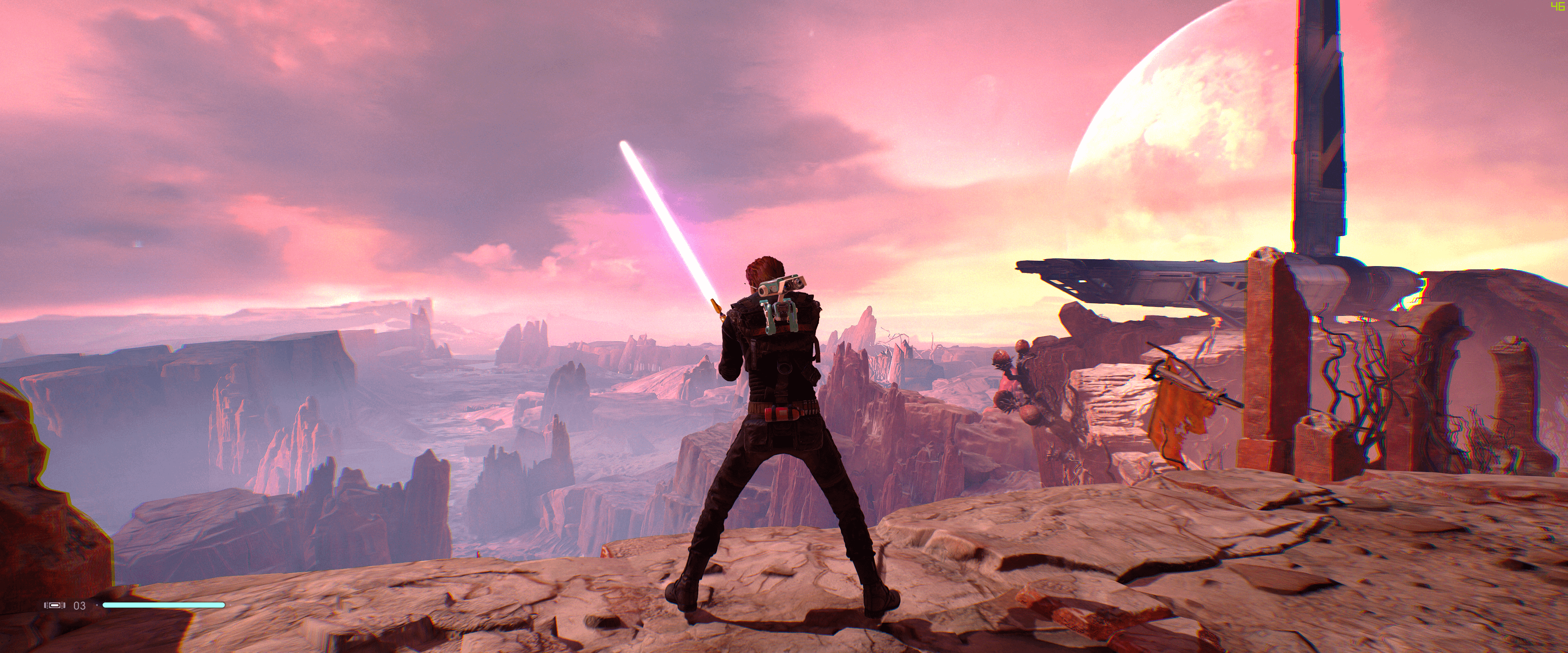The image size is (1568, 653).
Task: Select the stim canister icon
Action: (x=54, y=606)
